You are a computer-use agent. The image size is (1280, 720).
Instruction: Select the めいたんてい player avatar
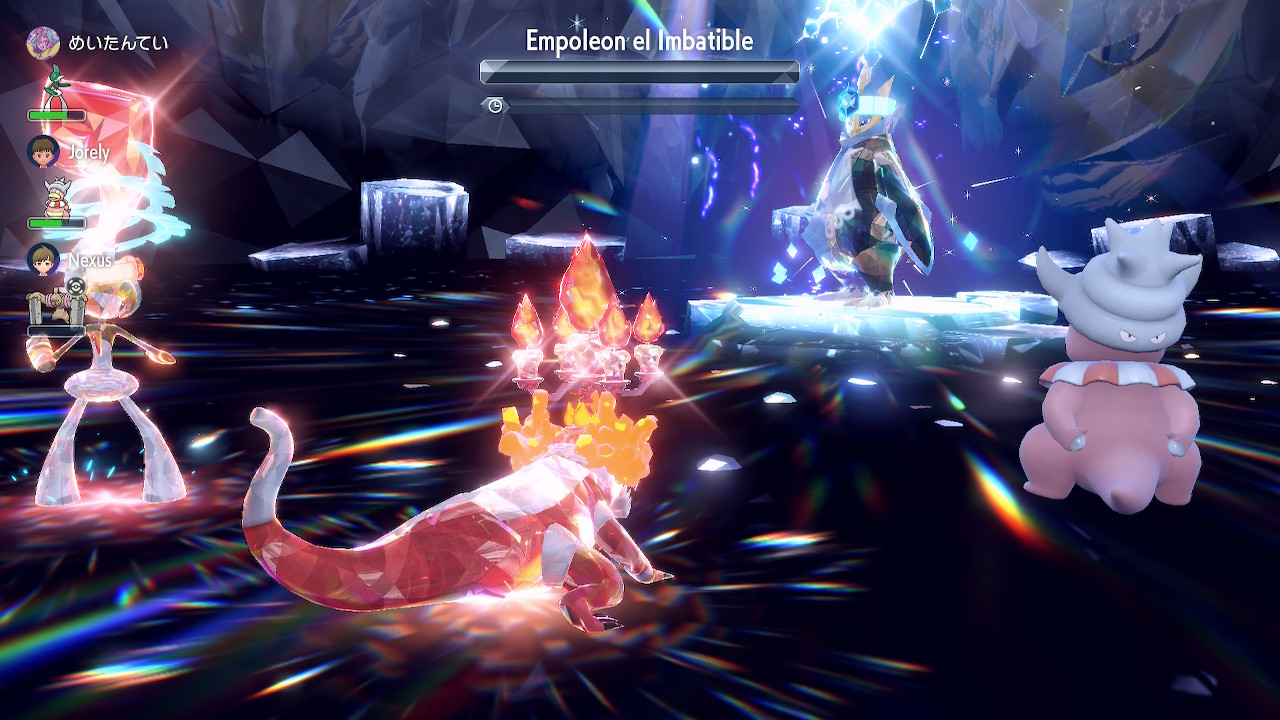[x=43, y=43]
